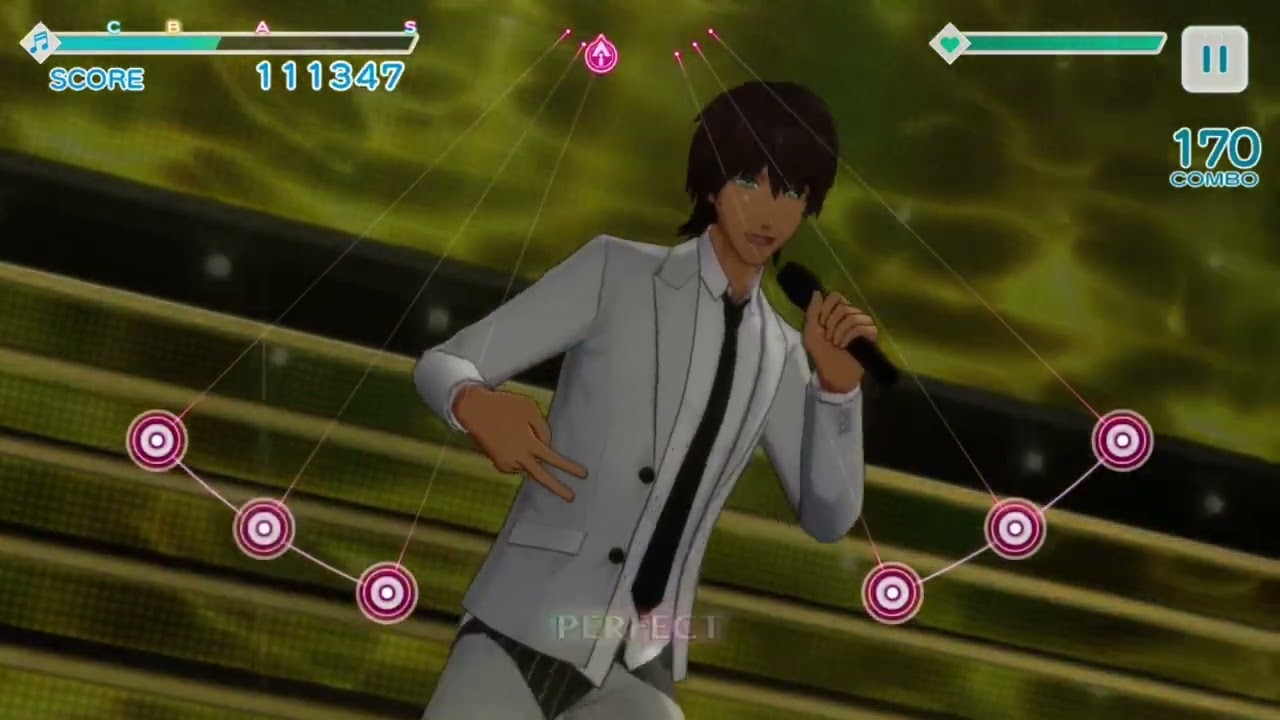Tap the innermost left rhythm target circle
Viewport: 1280px width, 720px height.
click(387, 593)
